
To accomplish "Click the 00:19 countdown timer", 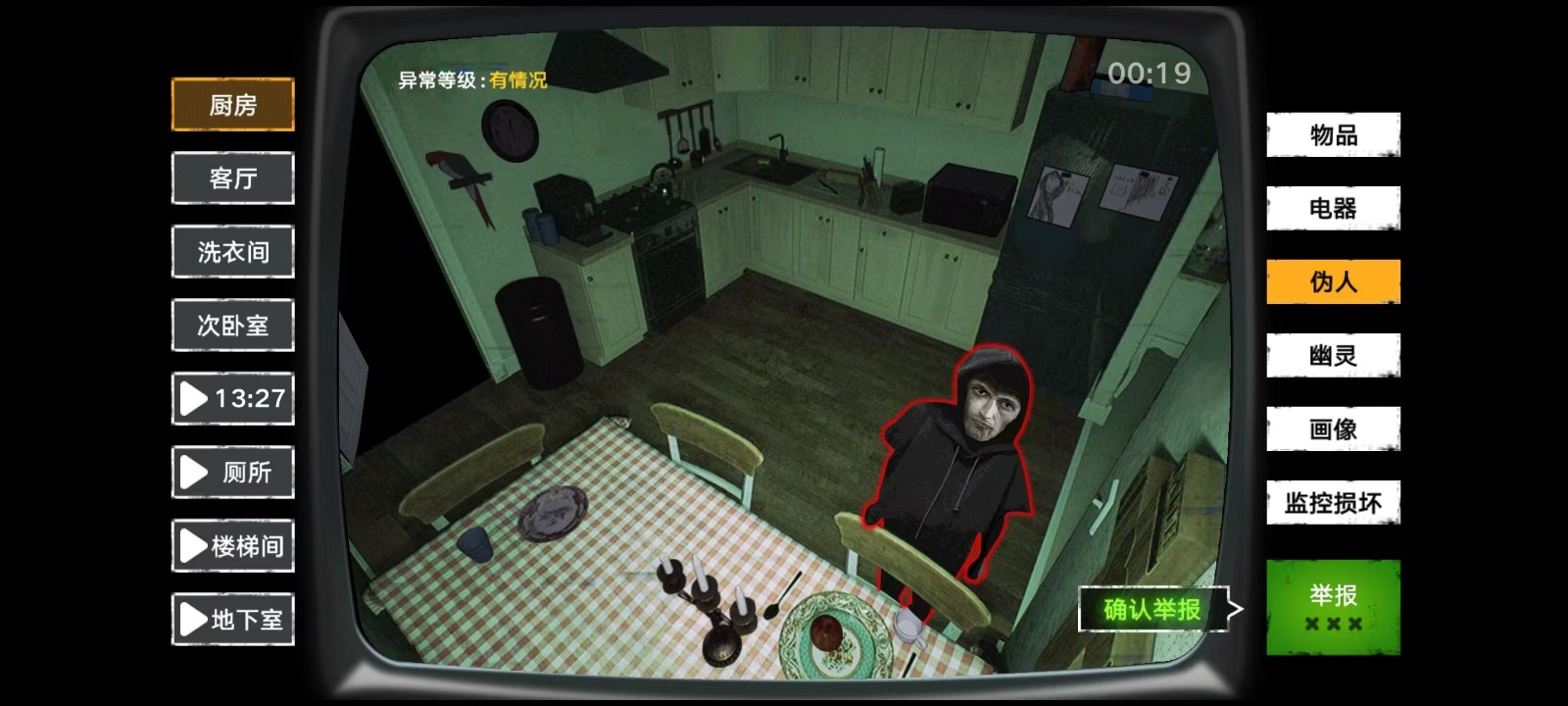I will 1150,72.
